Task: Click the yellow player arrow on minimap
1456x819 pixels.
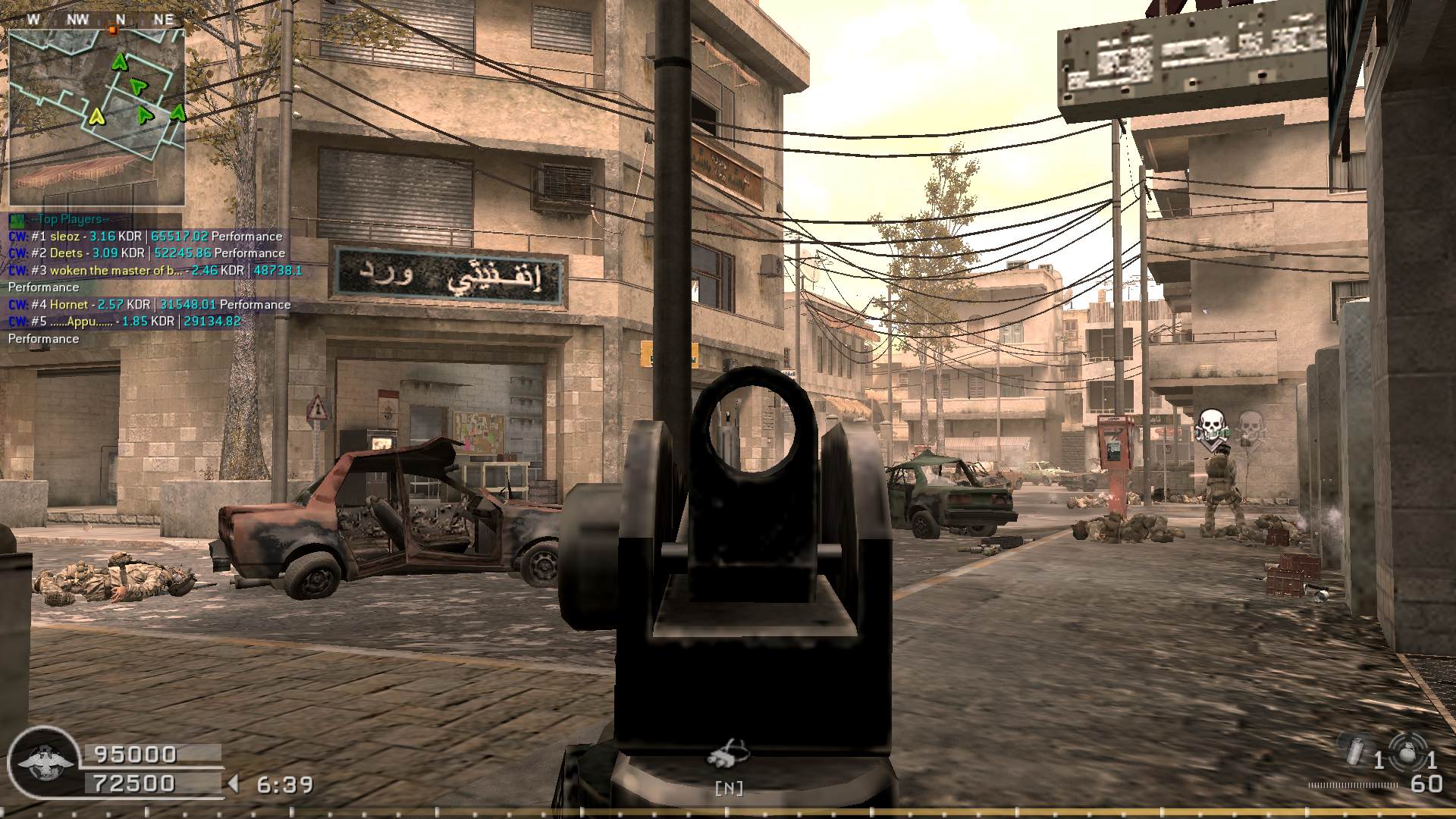Action: point(96,116)
